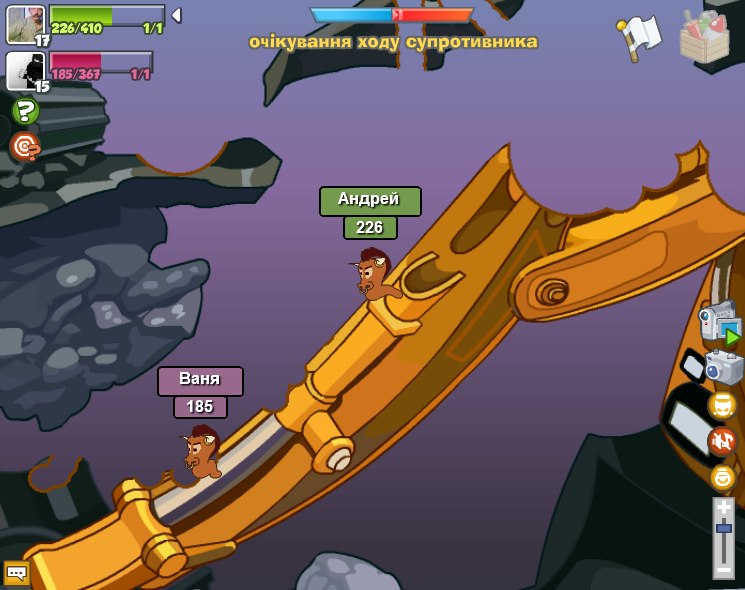Collapse the player panel with the white arrow
The image size is (745, 590).
tap(176, 16)
